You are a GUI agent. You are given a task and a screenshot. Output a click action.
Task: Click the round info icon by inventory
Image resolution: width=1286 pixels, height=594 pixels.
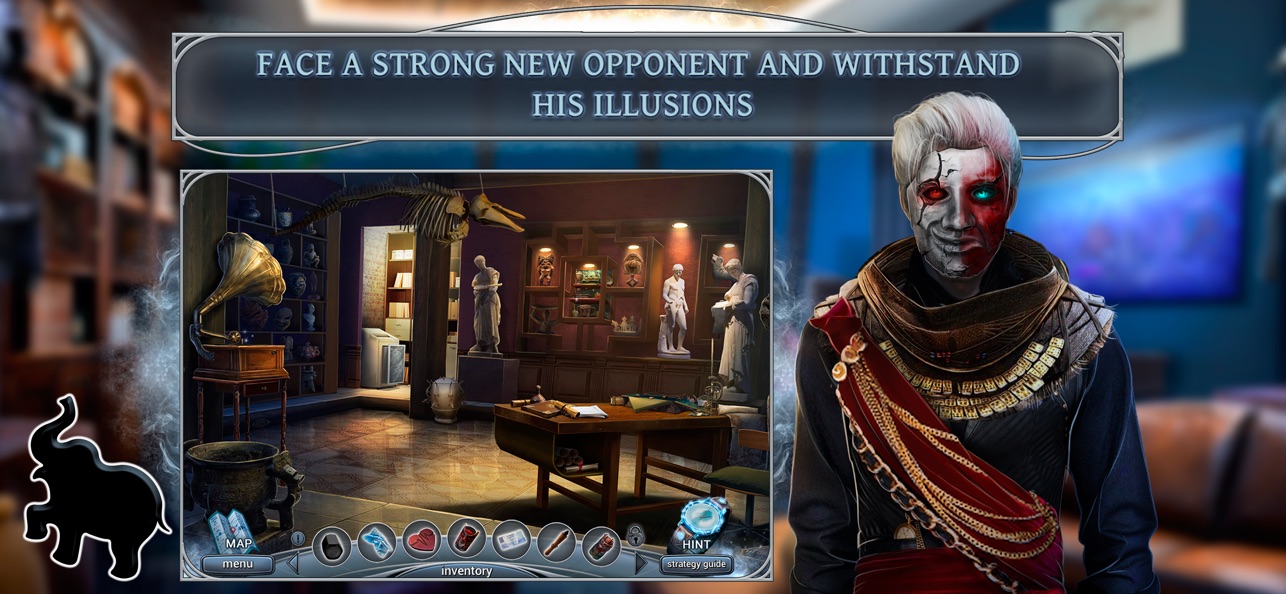click(x=298, y=539)
